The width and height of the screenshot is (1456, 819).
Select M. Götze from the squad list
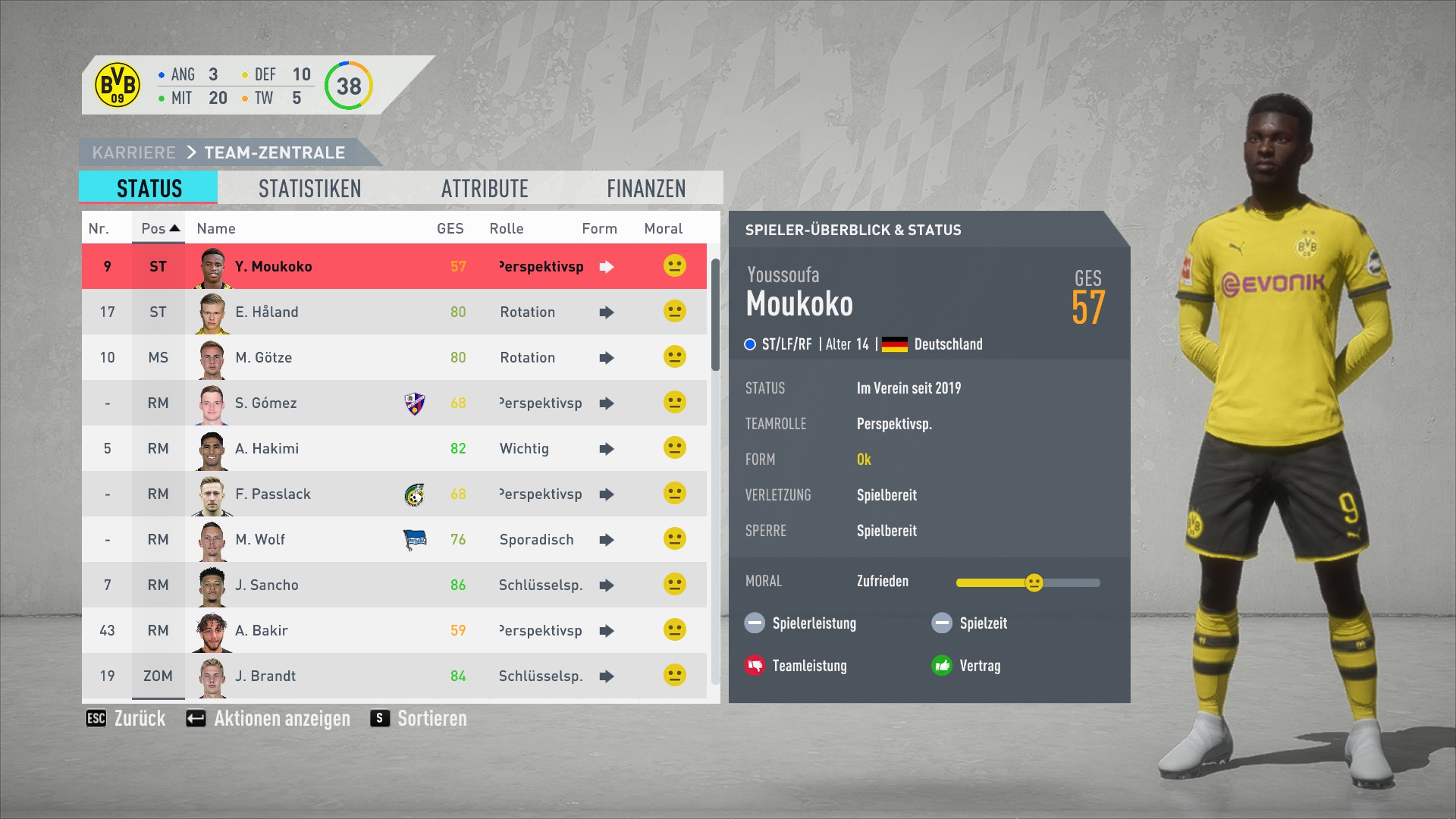point(263,357)
